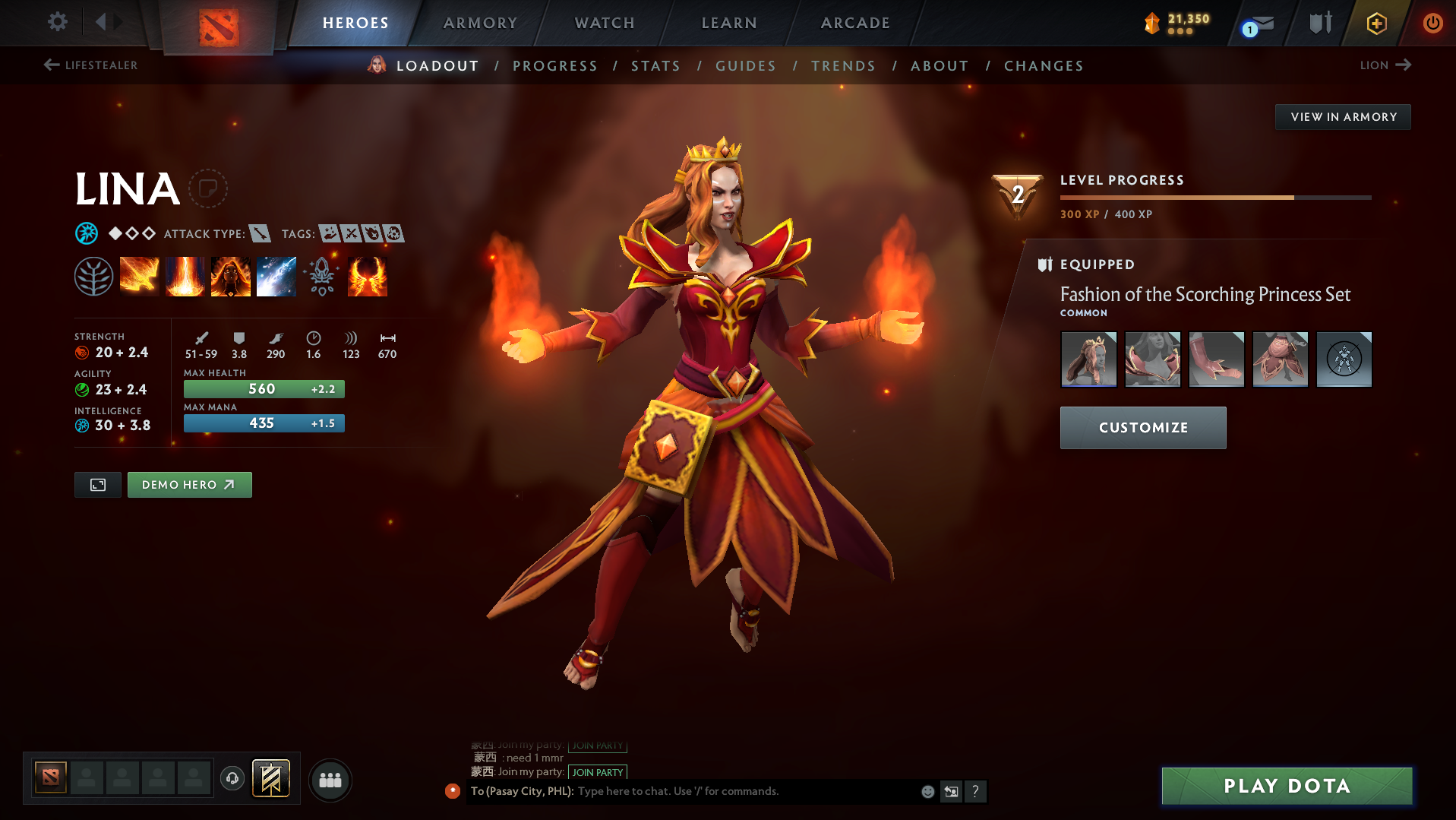This screenshot has width=1456, height=820.
Task: Select the Dragon Slave ability icon
Action: tap(139, 276)
